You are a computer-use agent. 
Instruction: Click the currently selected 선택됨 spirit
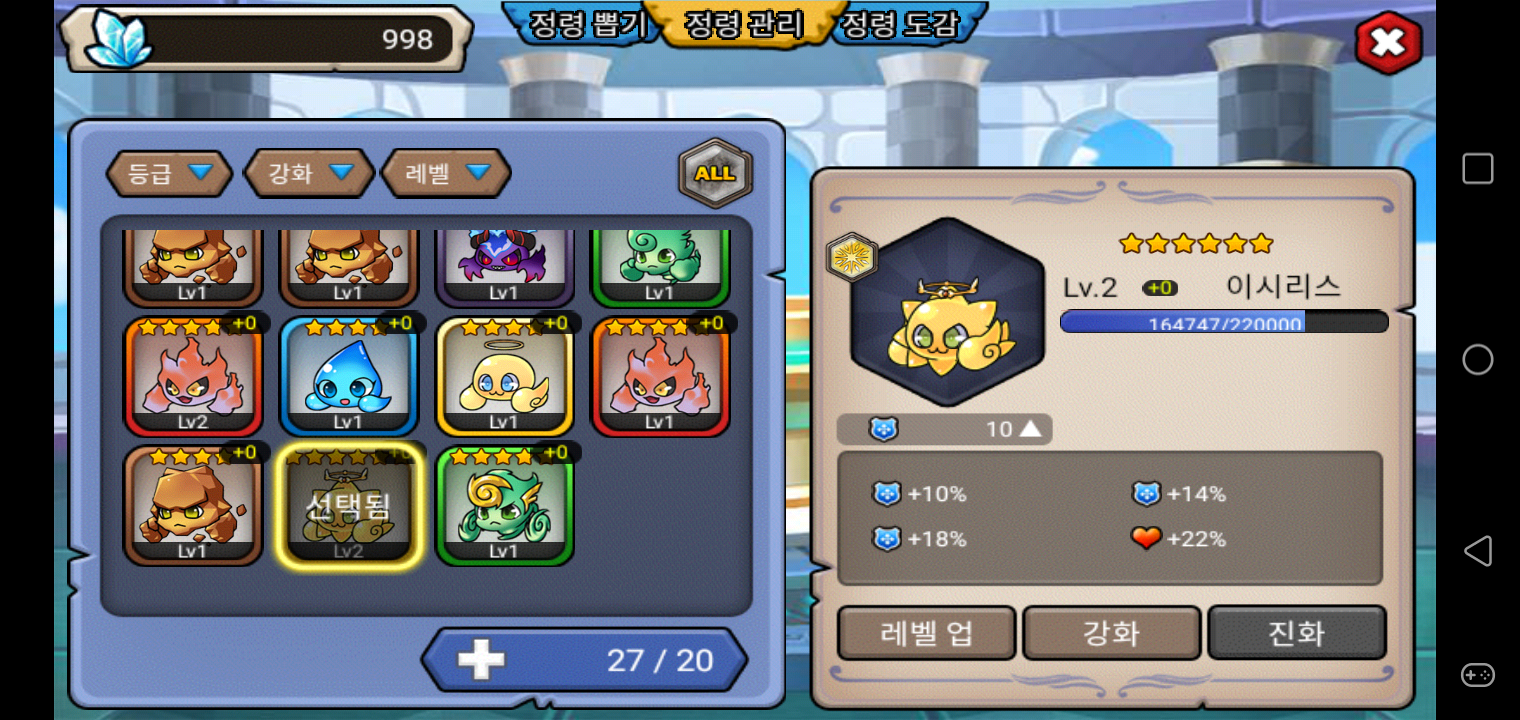[348, 505]
